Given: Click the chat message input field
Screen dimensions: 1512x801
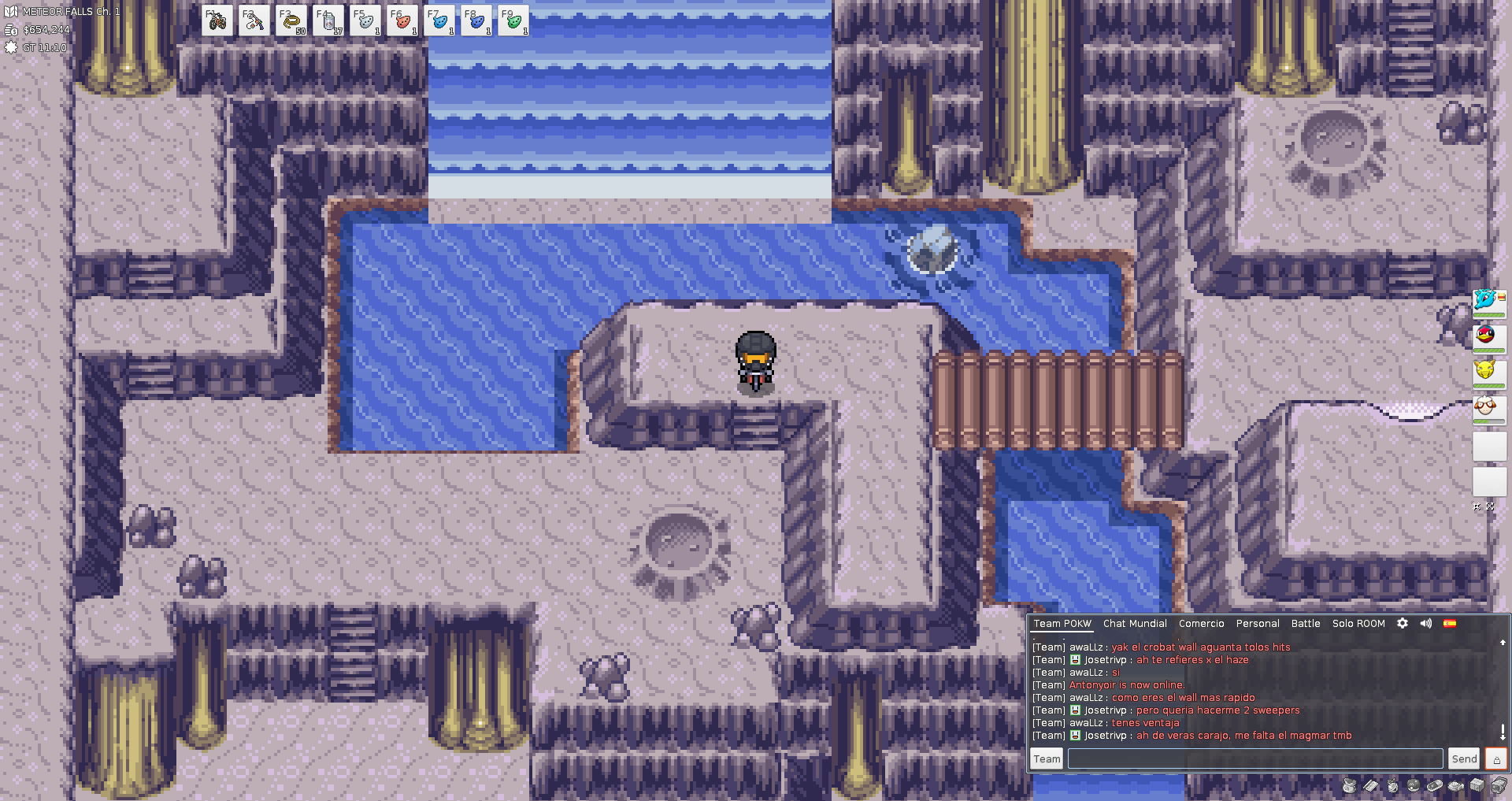Looking at the screenshot, I should click(1254, 758).
